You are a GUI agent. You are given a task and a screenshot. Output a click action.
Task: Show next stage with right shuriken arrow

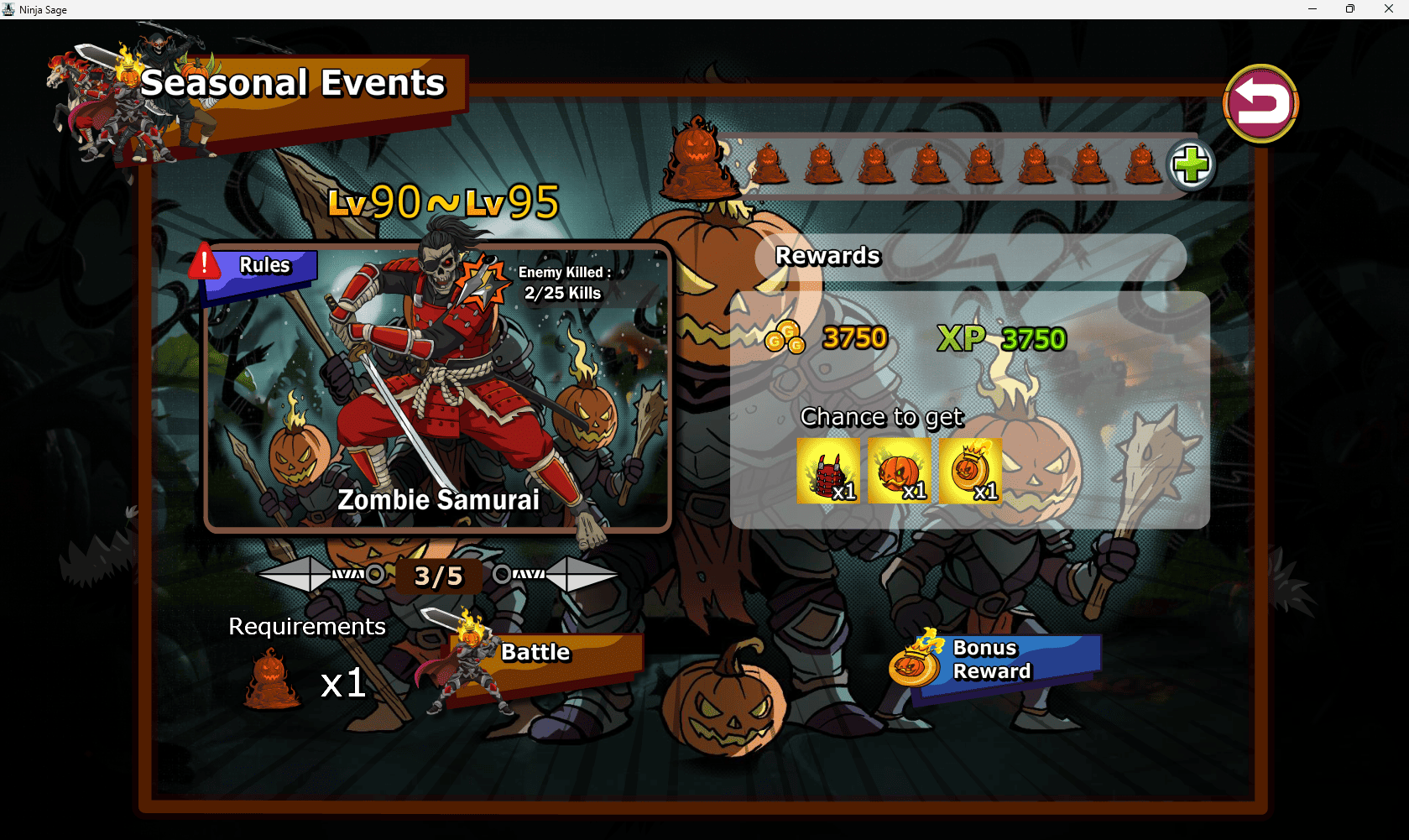tap(585, 575)
